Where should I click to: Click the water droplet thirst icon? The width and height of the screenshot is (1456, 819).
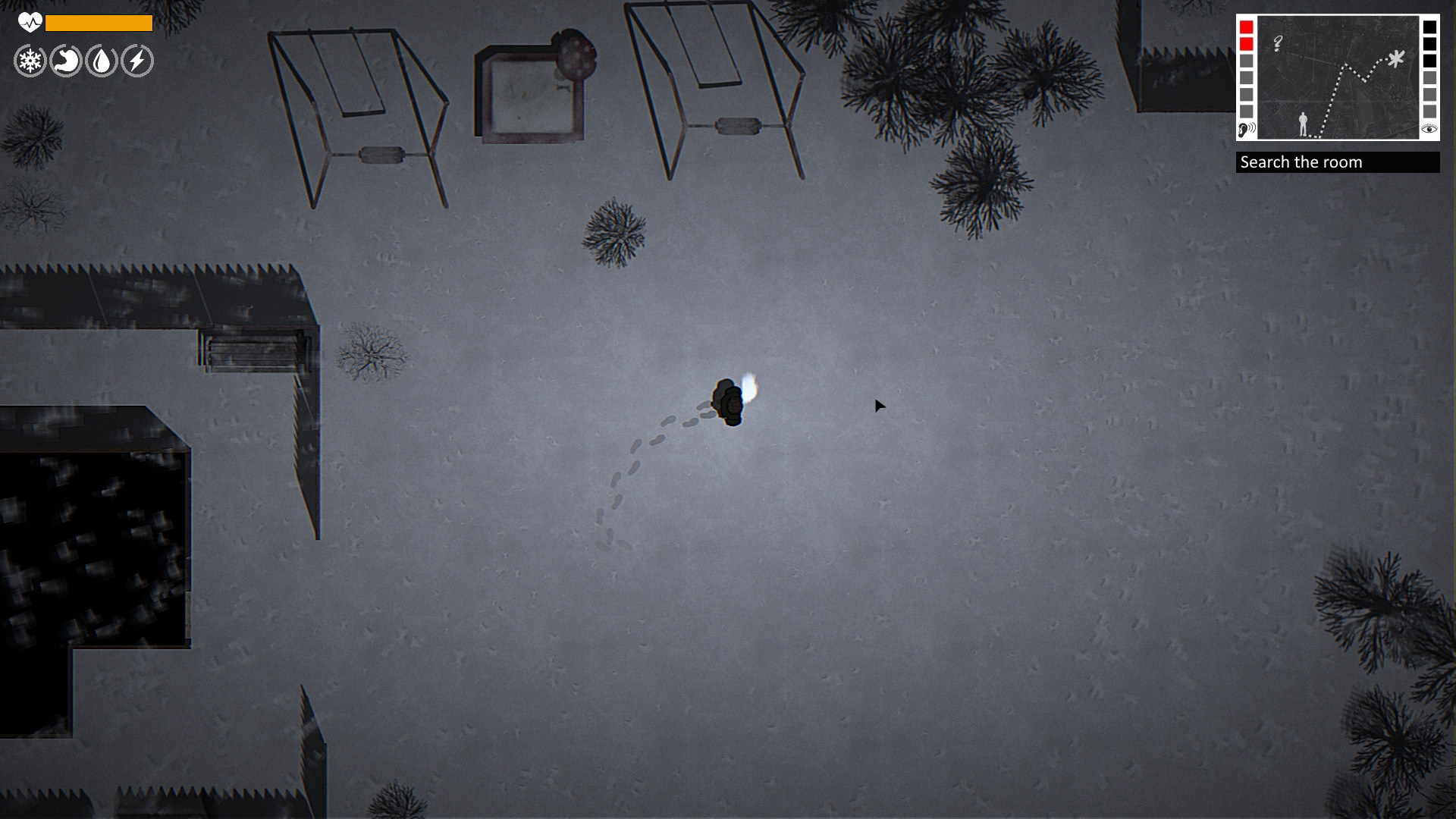tap(99, 61)
